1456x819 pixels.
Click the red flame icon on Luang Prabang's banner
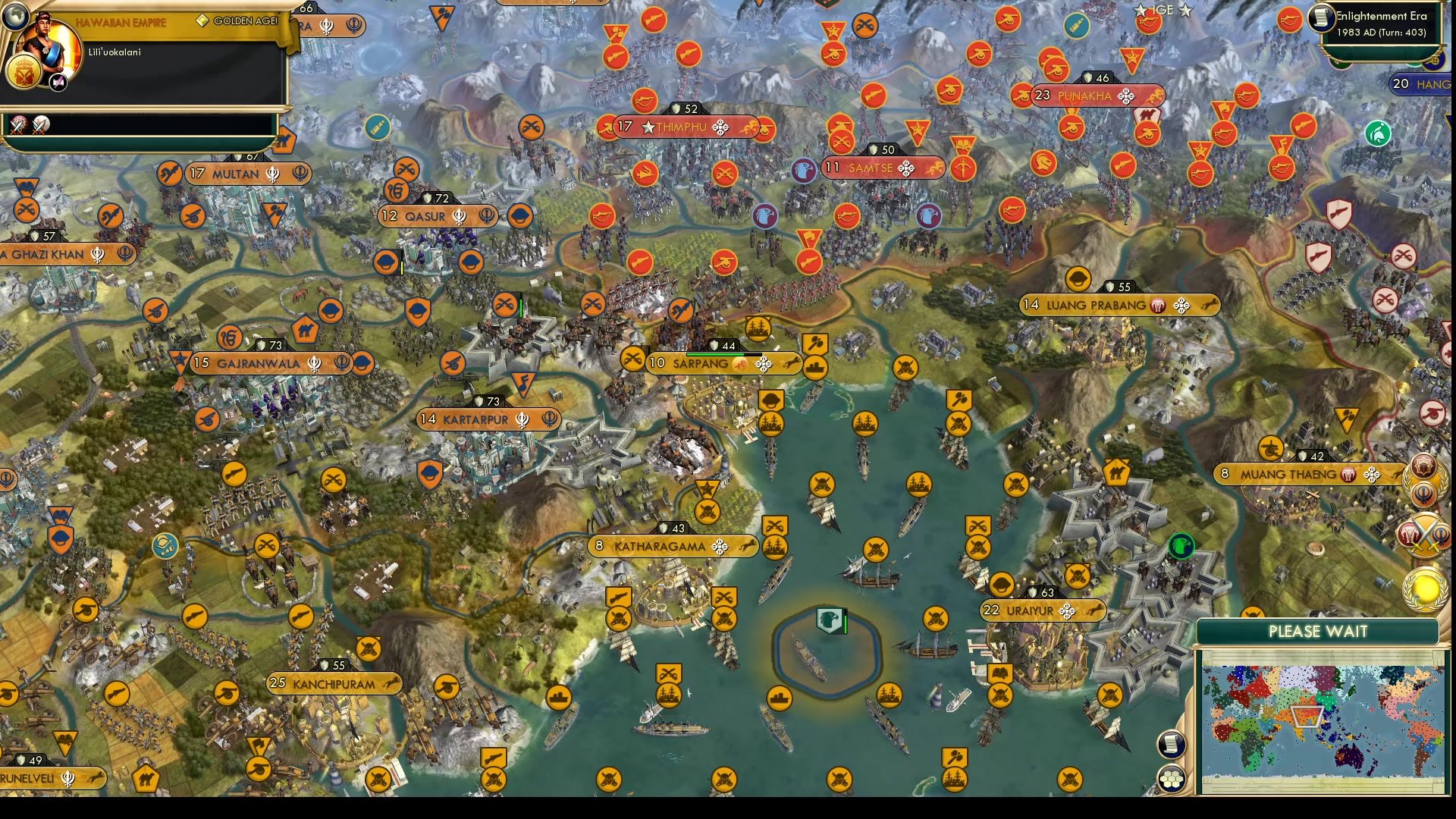click(1156, 306)
